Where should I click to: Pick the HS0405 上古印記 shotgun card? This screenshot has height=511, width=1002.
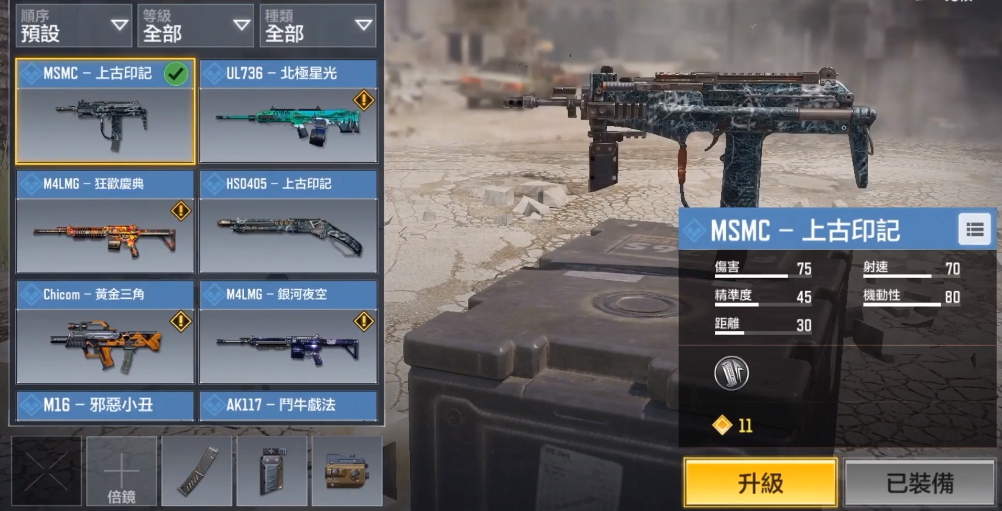(x=288, y=222)
